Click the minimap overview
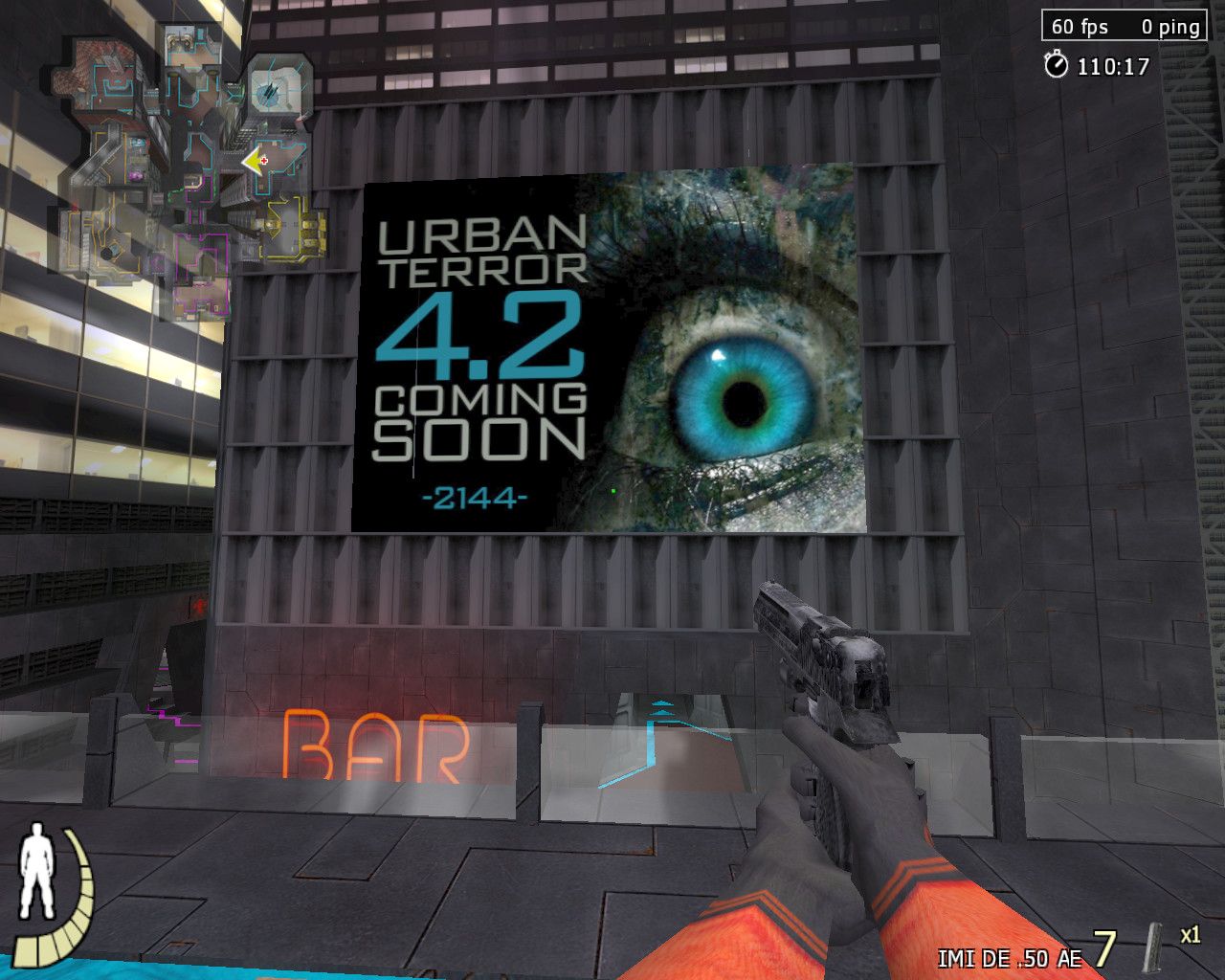Image resolution: width=1225 pixels, height=980 pixels. pos(189,172)
